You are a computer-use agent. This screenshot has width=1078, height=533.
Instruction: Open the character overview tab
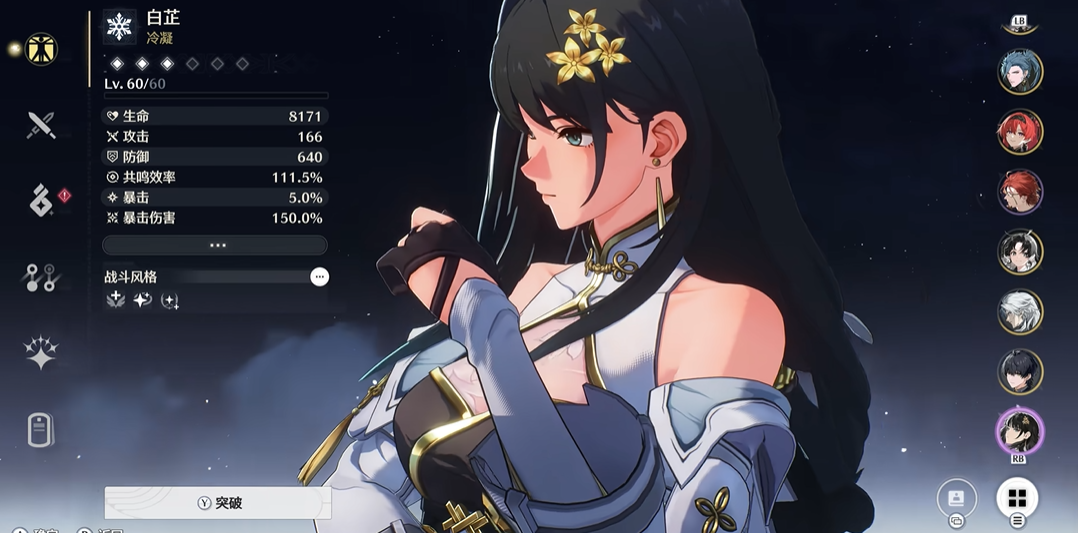point(41,49)
